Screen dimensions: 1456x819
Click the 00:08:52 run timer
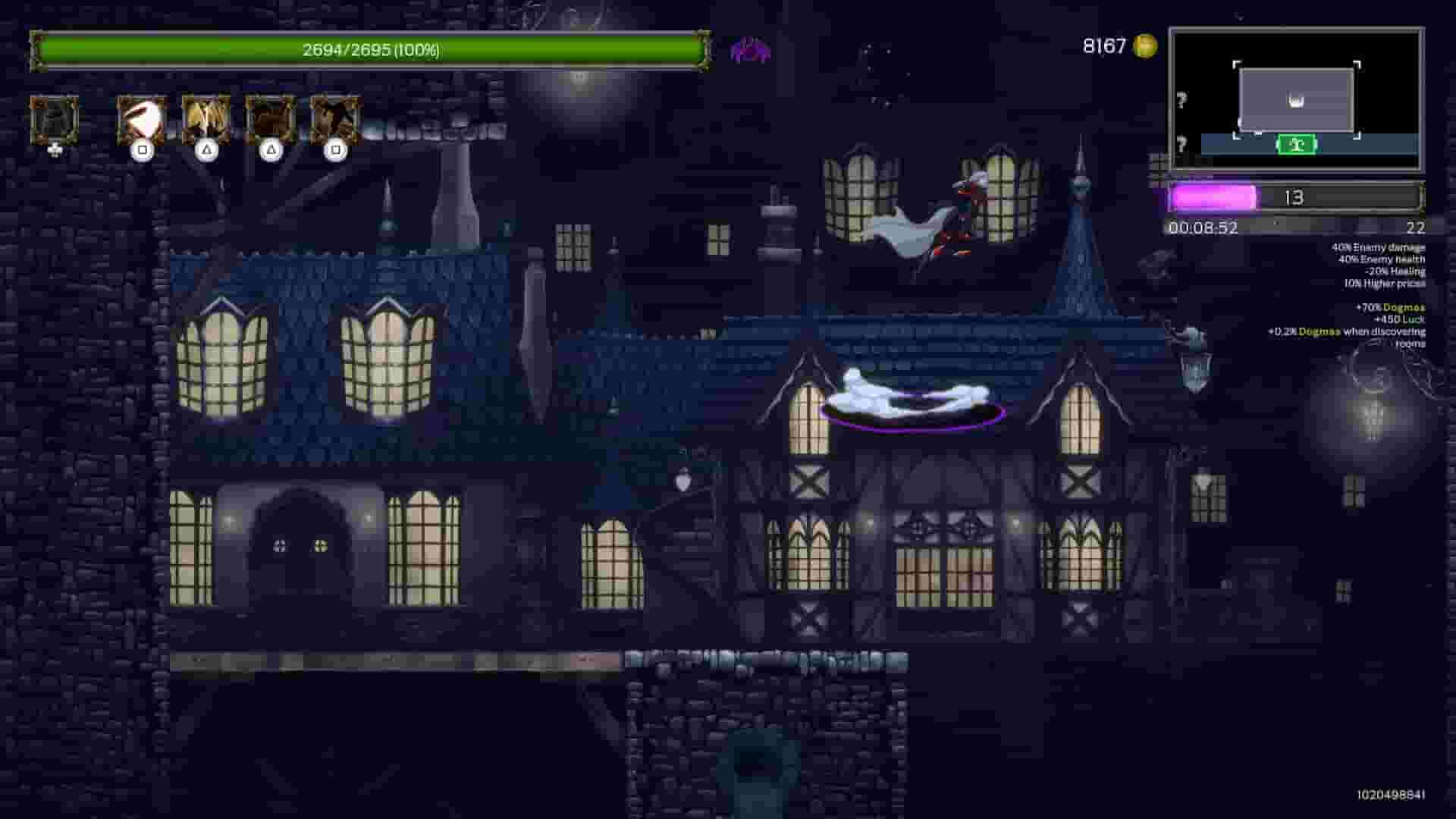point(1202,227)
